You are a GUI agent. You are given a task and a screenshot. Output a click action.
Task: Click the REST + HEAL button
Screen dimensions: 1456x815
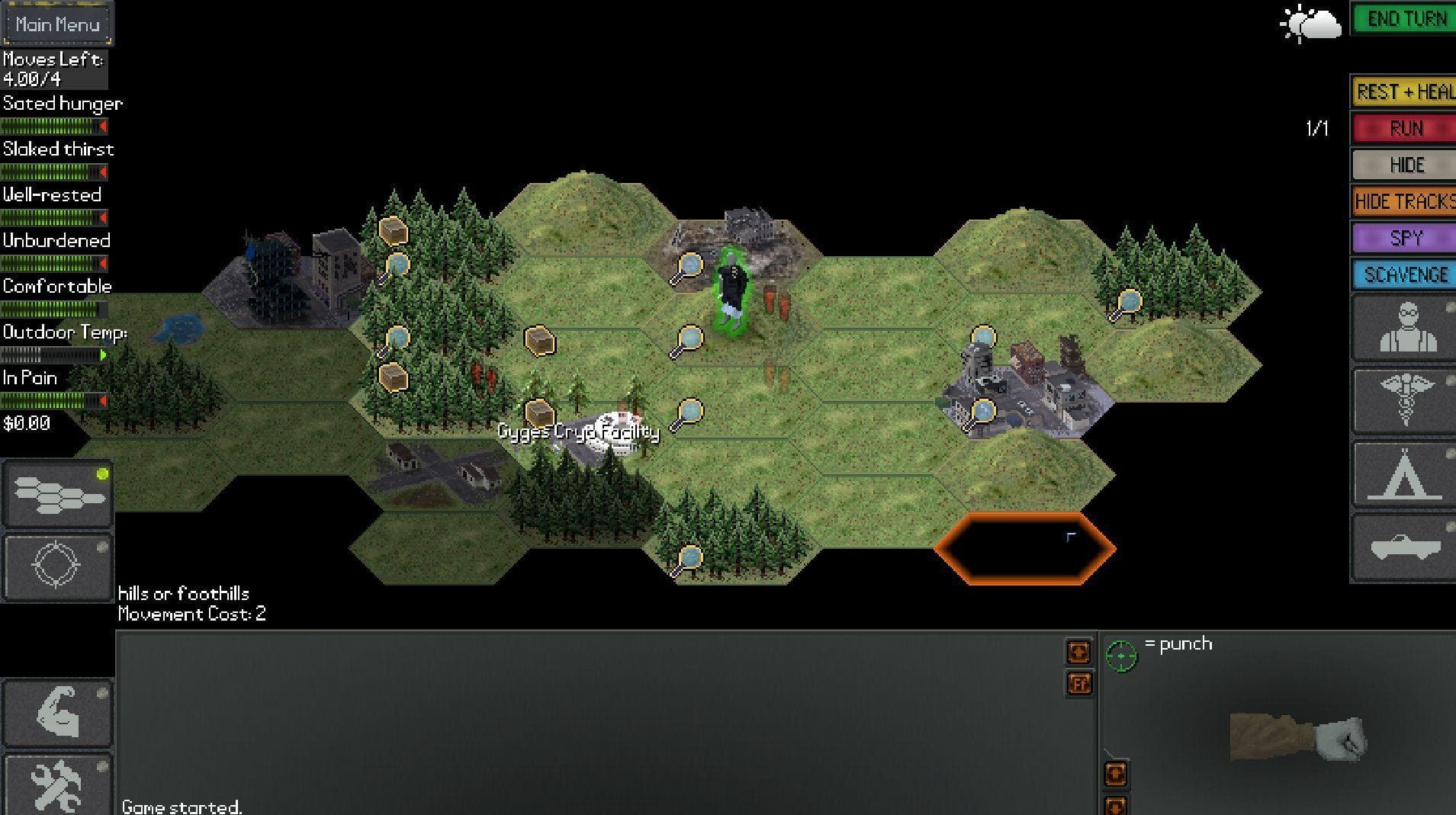tap(1402, 91)
